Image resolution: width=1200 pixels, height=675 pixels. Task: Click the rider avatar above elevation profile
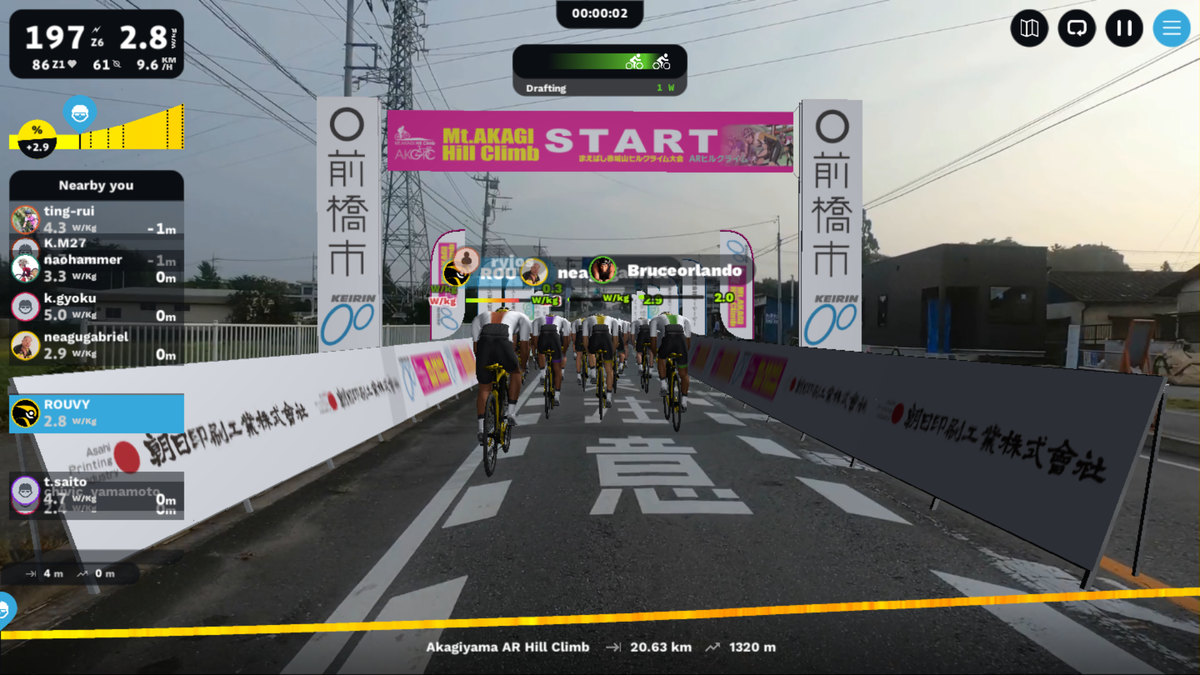tap(80, 111)
